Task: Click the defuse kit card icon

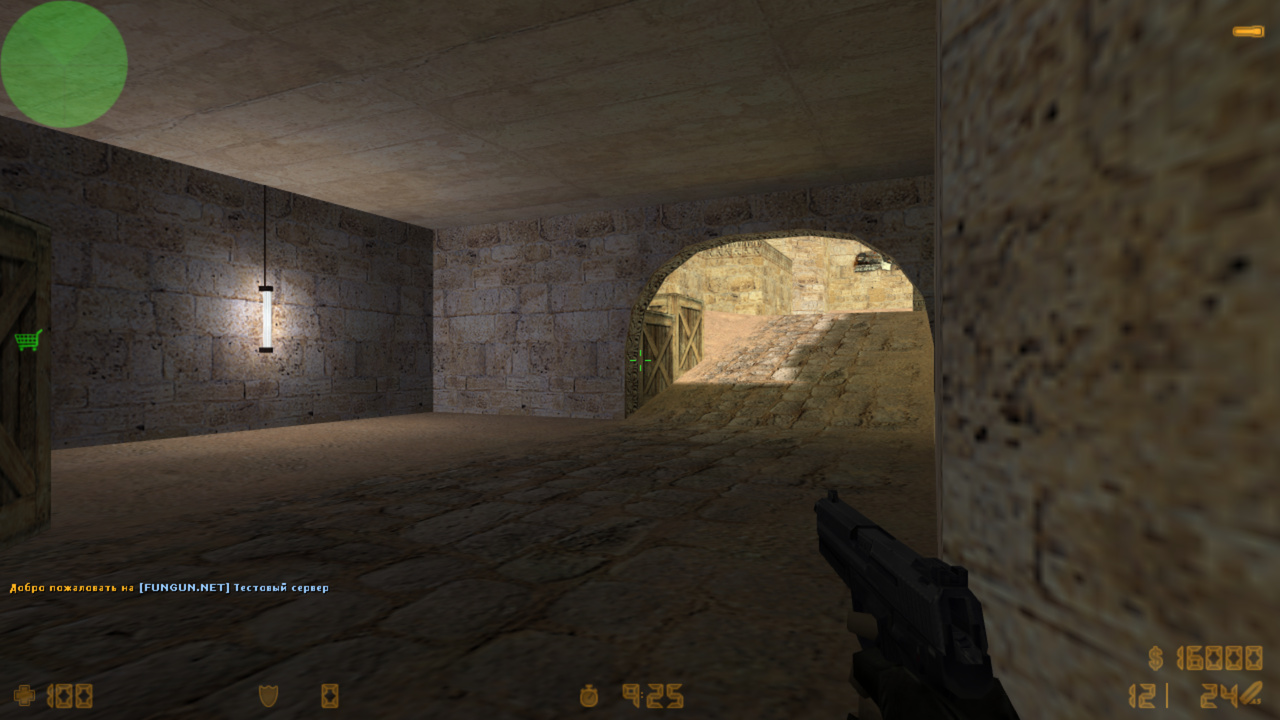Action: click(329, 695)
